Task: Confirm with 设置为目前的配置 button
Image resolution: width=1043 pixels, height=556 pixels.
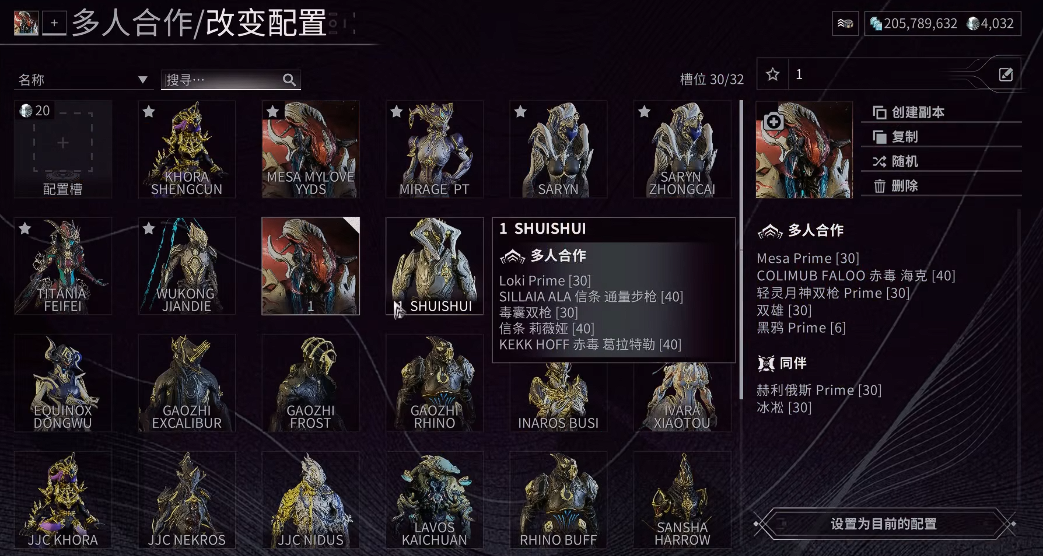Action: 884,523
